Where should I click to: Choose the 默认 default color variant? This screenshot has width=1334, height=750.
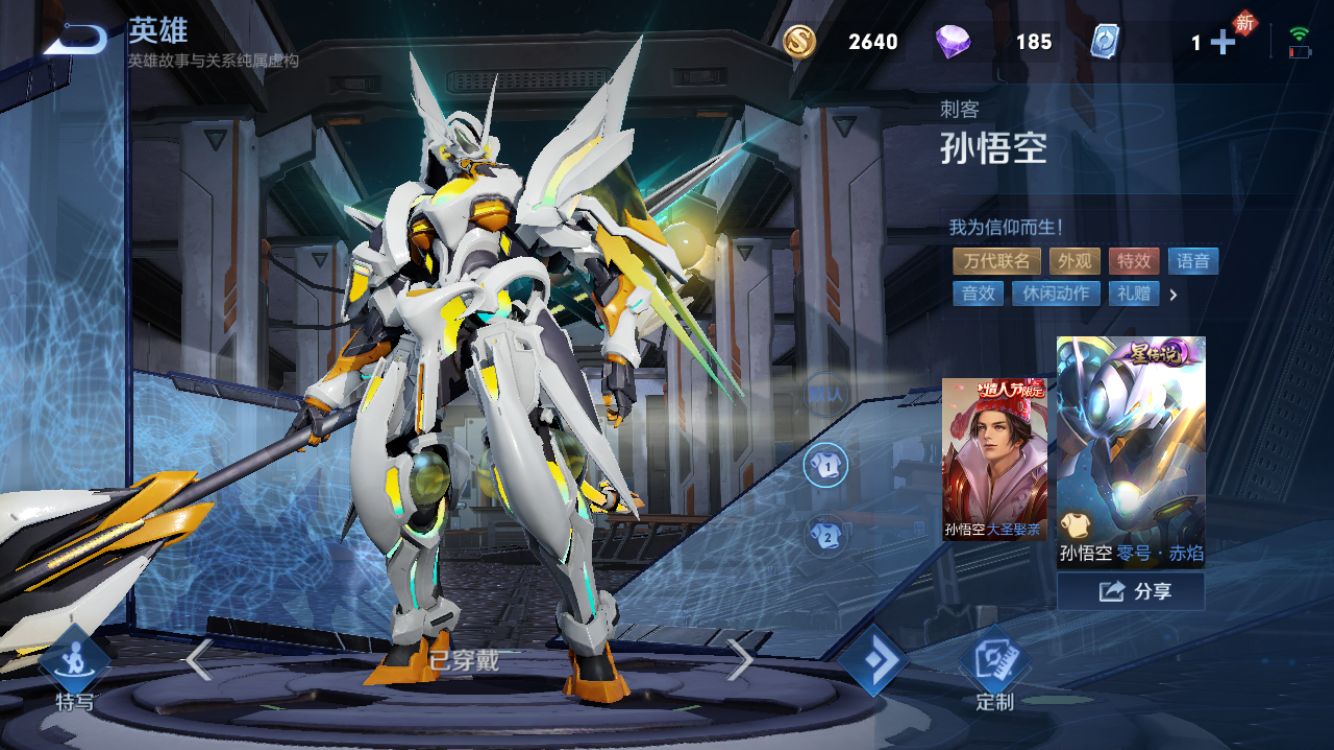(825, 394)
